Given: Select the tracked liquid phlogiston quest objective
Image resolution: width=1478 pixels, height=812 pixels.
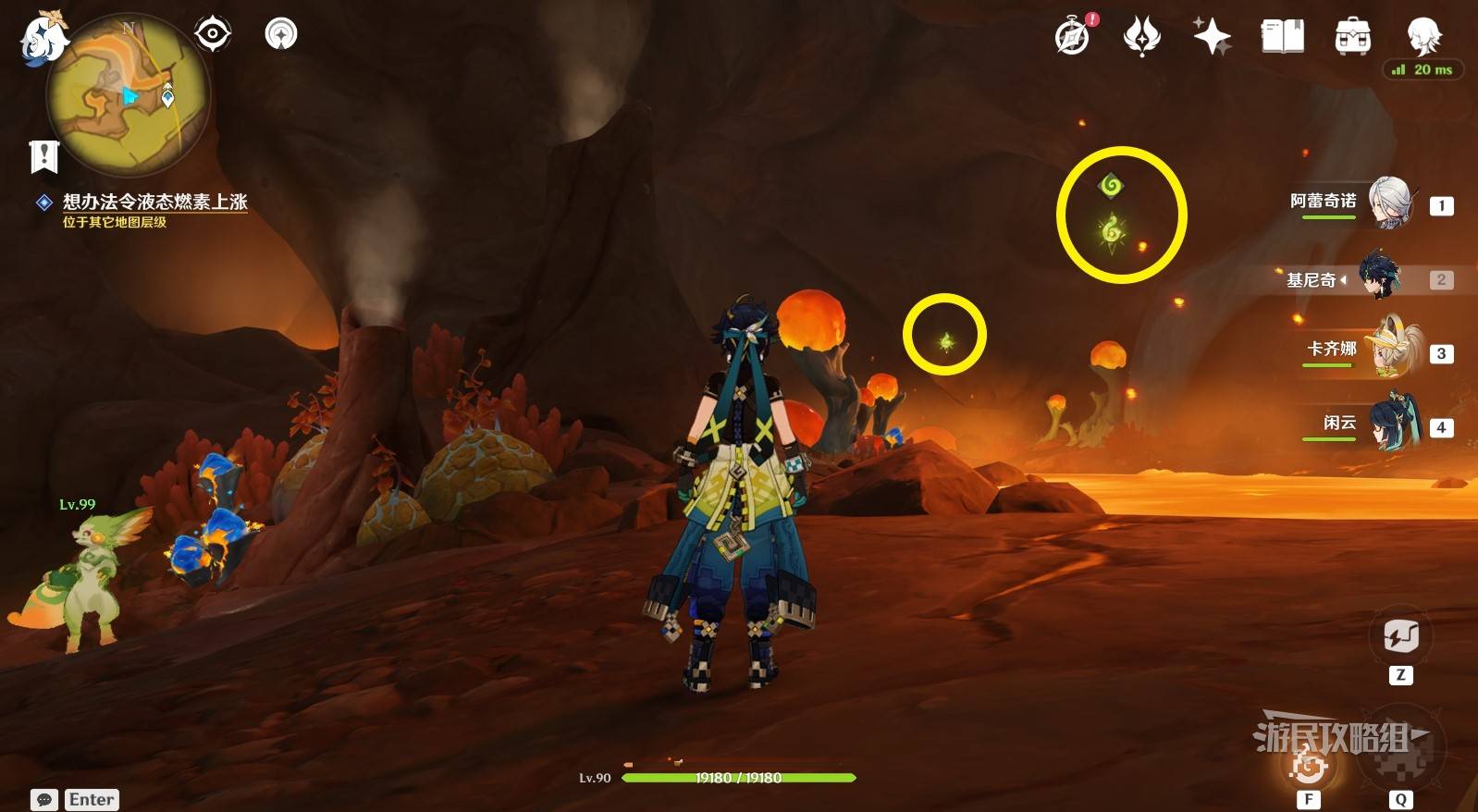Looking at the screenshot, I should click(154, 202).
